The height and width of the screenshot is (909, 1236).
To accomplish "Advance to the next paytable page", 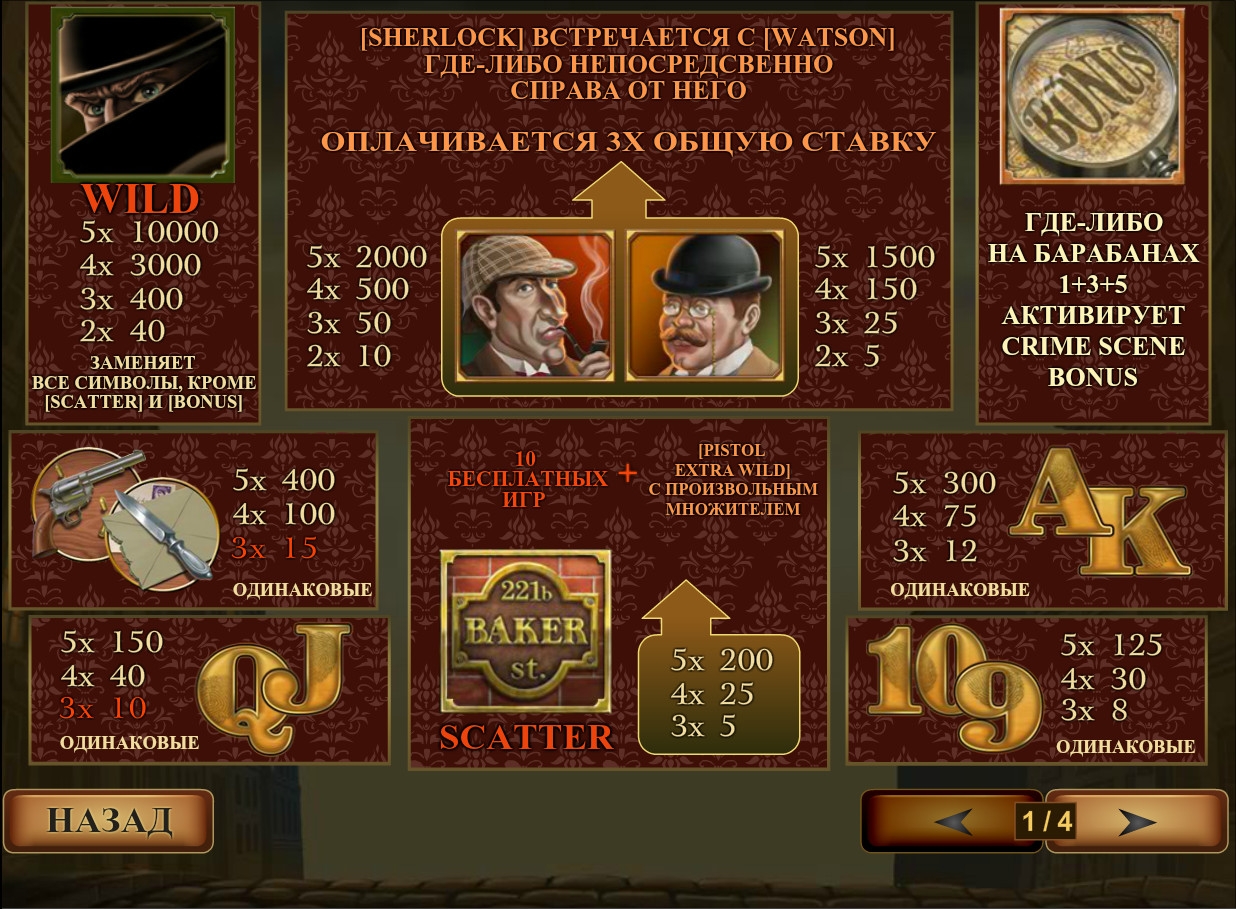I will tap(1137, 822).
